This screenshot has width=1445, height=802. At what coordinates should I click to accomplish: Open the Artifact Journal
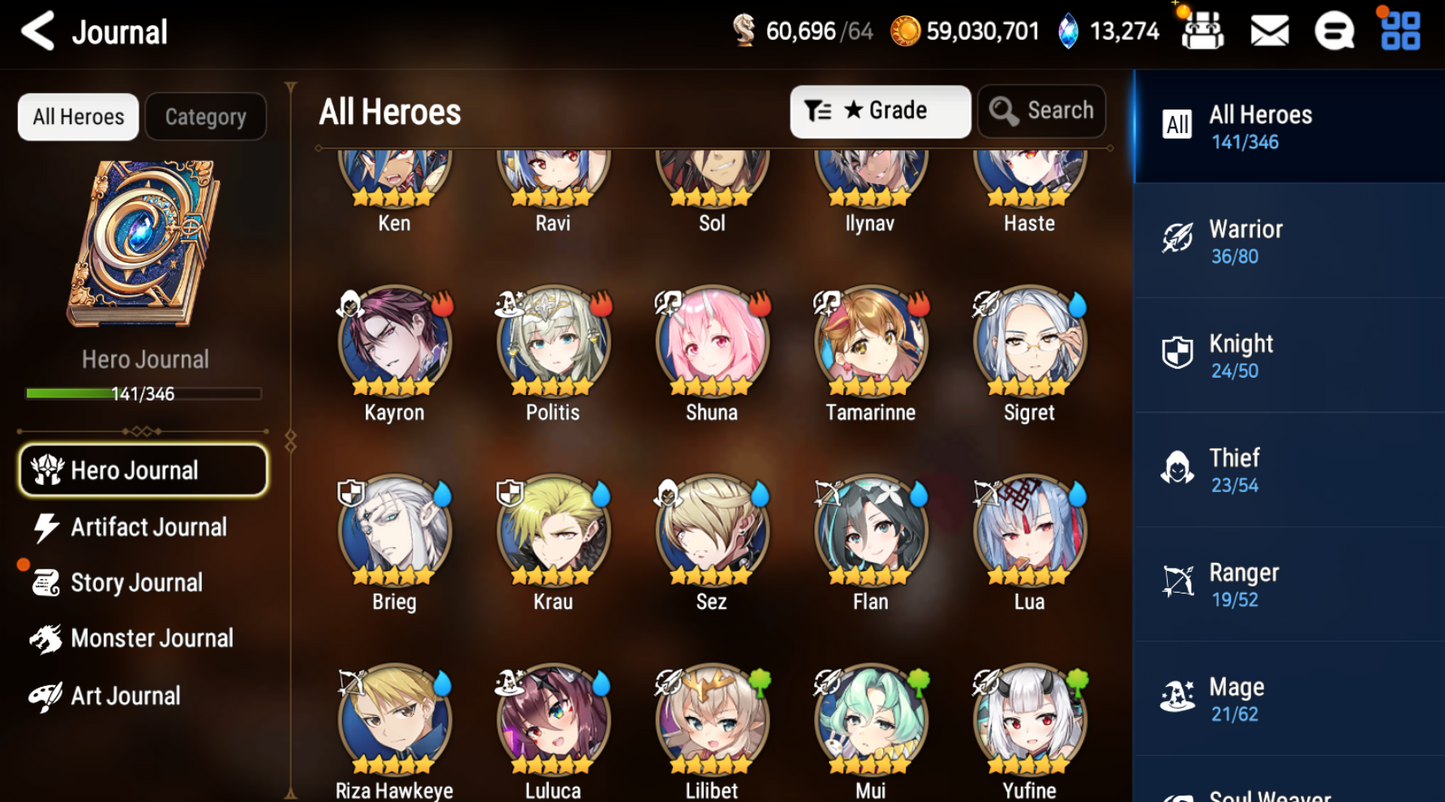click(x=147, y=527)
